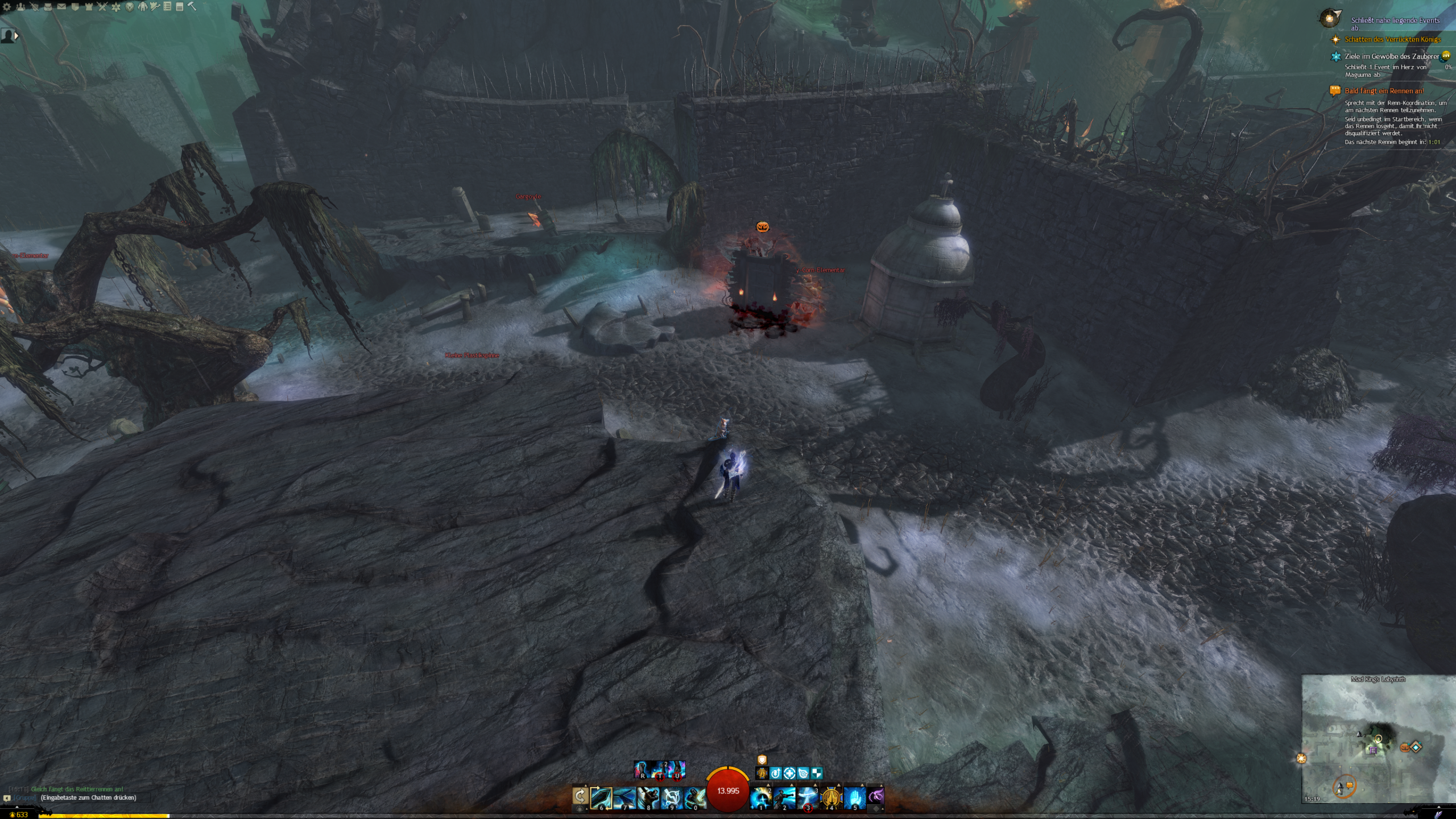Activate the golden sun elite skill 4
Image resolution: width=1456 pixels, height=819 pixels.
(x=831, y=797)
